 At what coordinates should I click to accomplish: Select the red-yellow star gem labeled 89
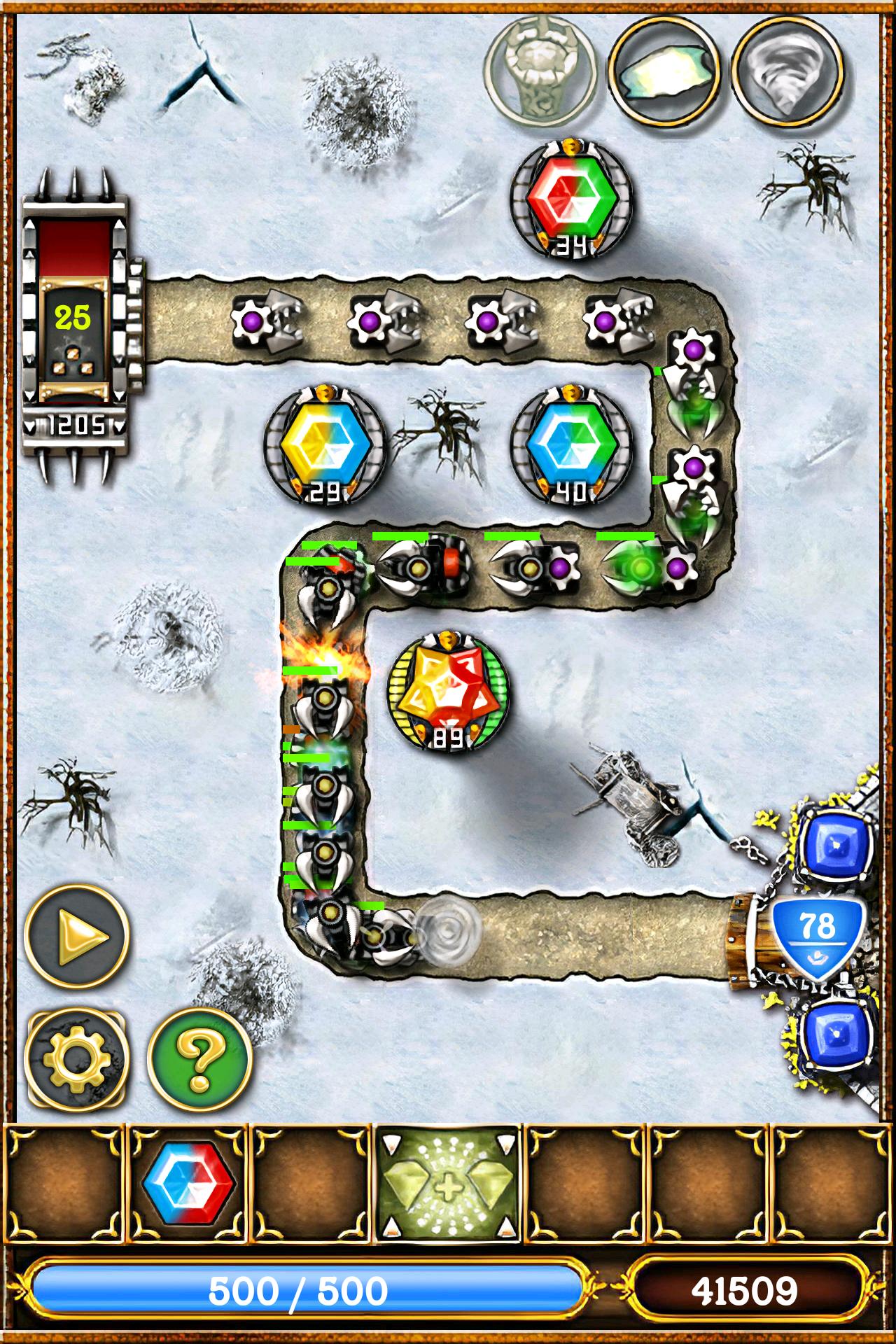point(448,689)
